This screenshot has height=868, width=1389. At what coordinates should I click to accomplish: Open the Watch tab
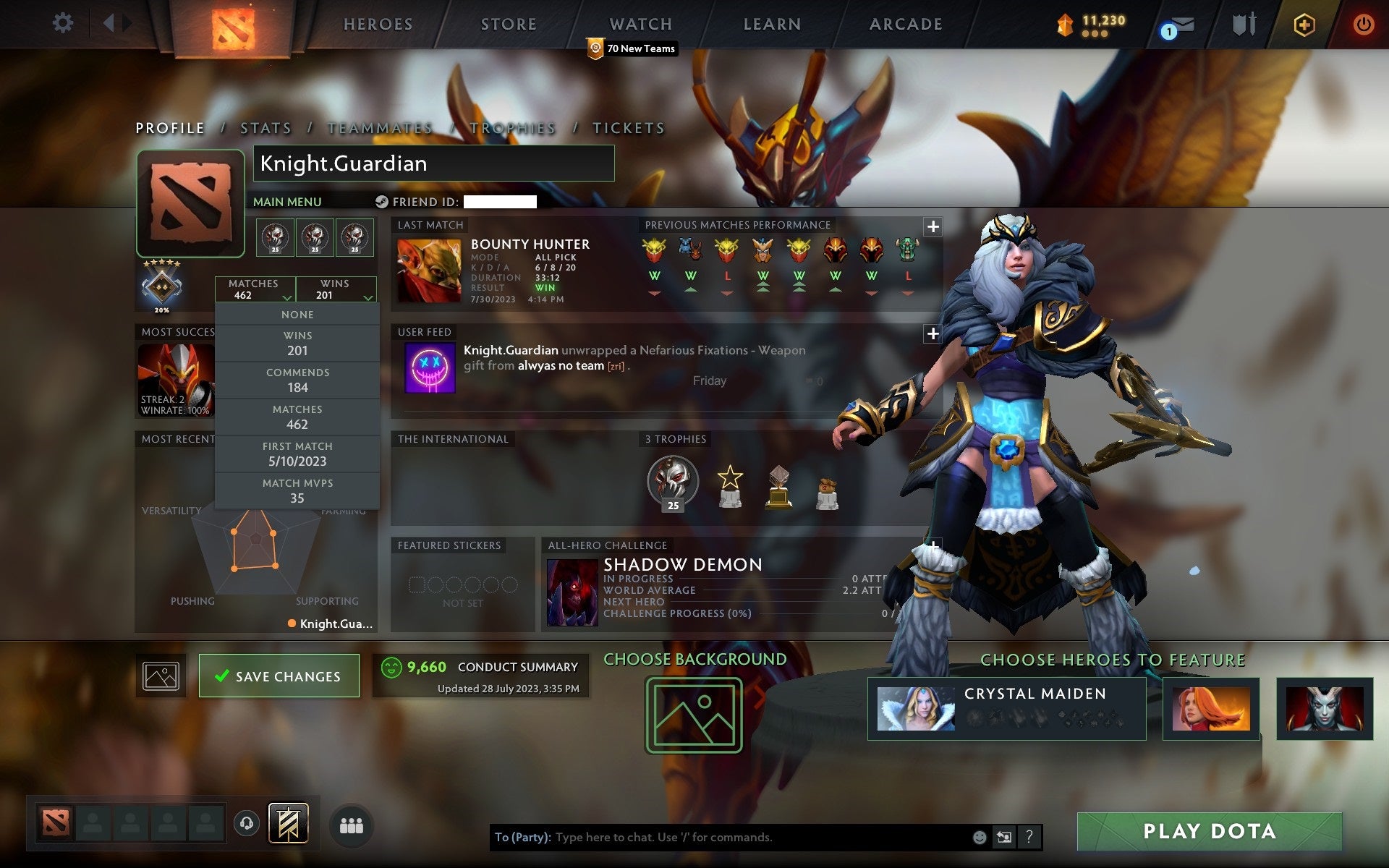[x=640, y=25]
